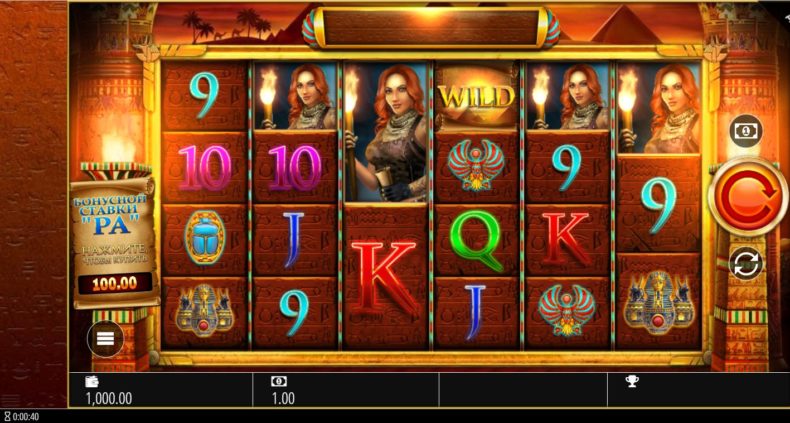Open the bet stake selector
Viewport: 790px width, 423px height.
coord(746,131)
